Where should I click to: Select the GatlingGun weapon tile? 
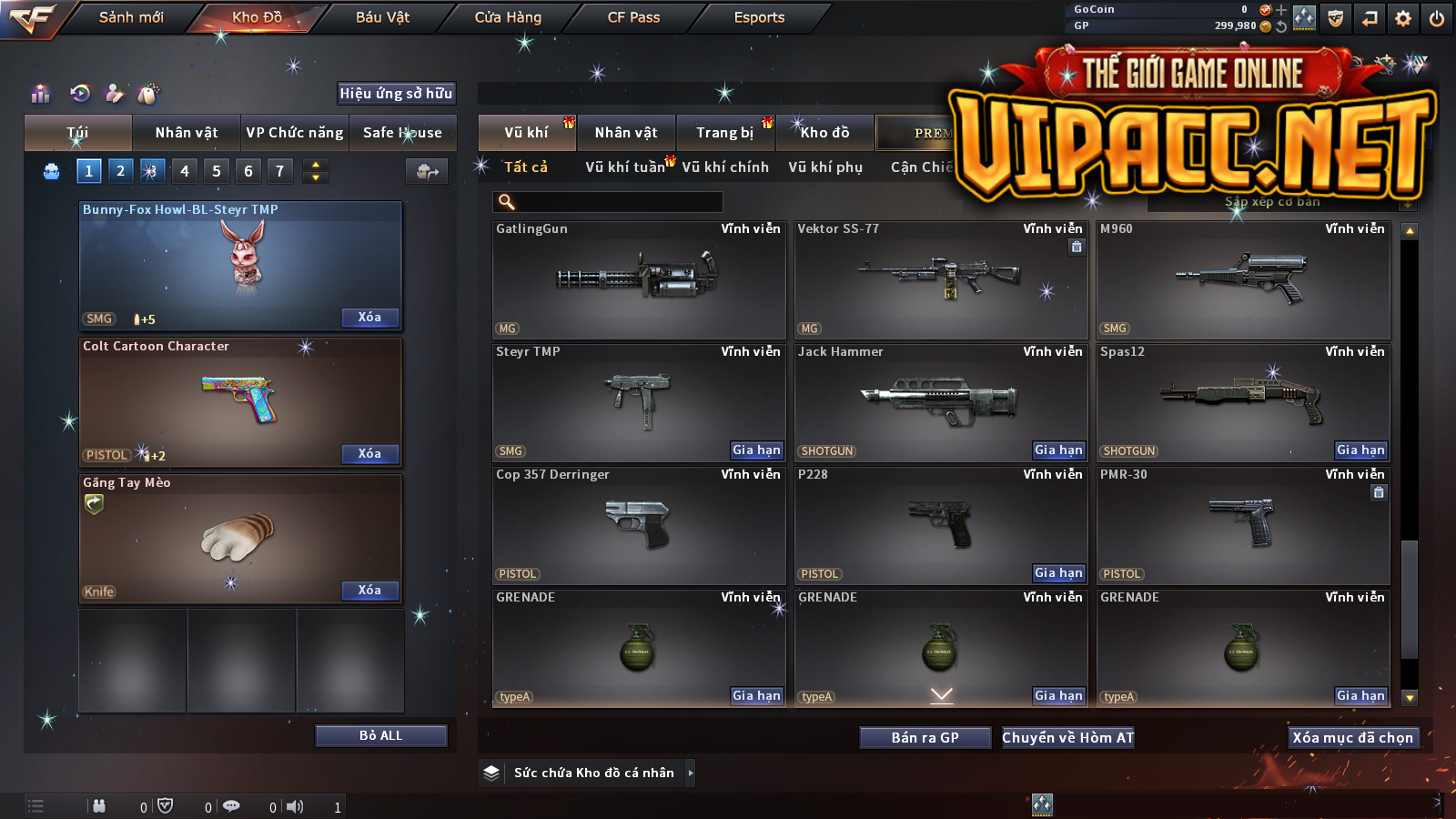point(638,280)
